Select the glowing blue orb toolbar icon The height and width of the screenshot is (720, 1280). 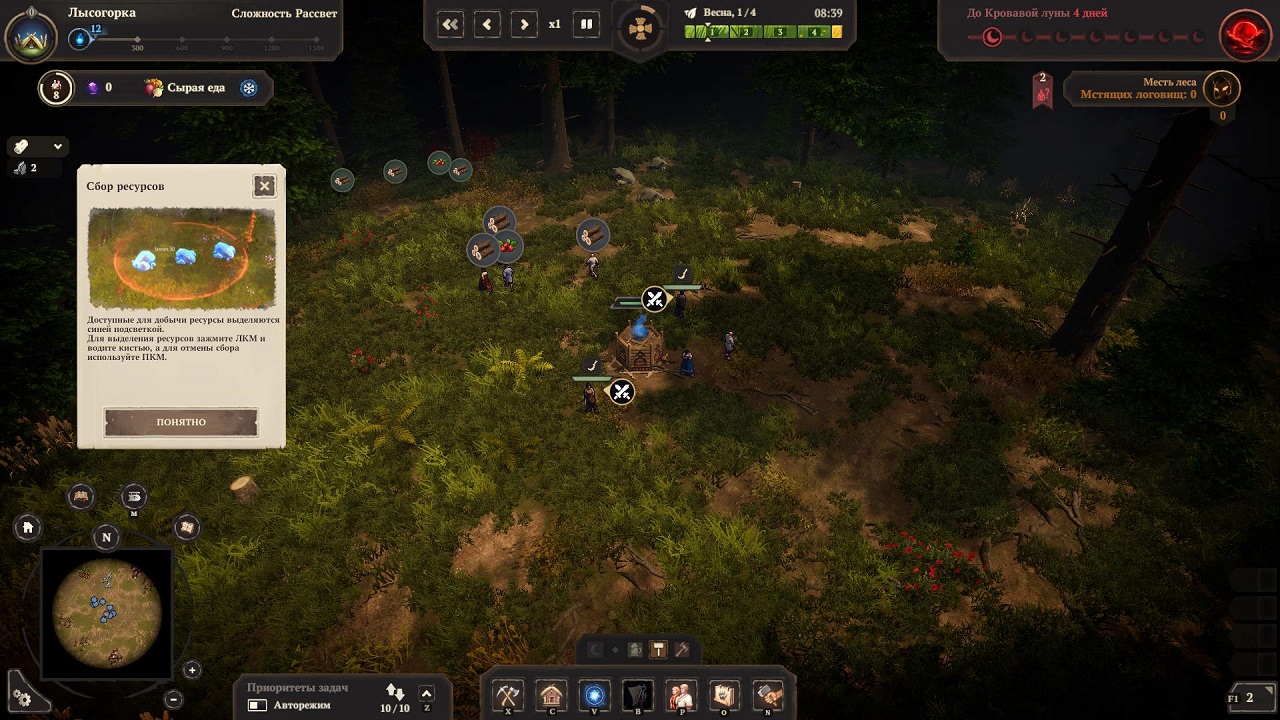pyautogui.click(x=595, y=695)
